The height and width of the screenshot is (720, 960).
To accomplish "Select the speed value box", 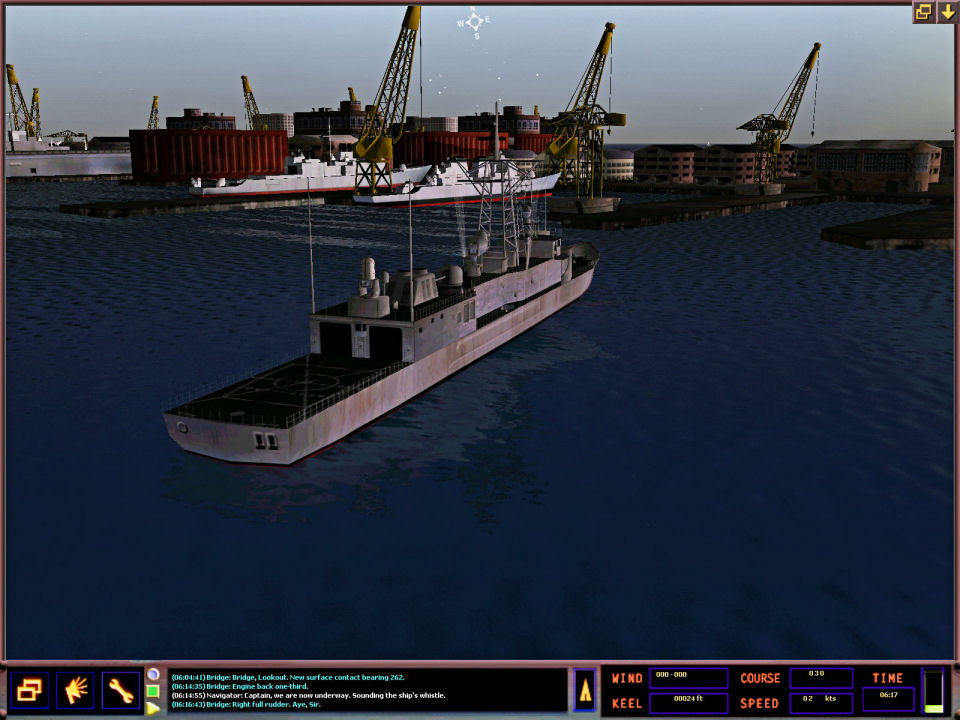I will [820, 703].
